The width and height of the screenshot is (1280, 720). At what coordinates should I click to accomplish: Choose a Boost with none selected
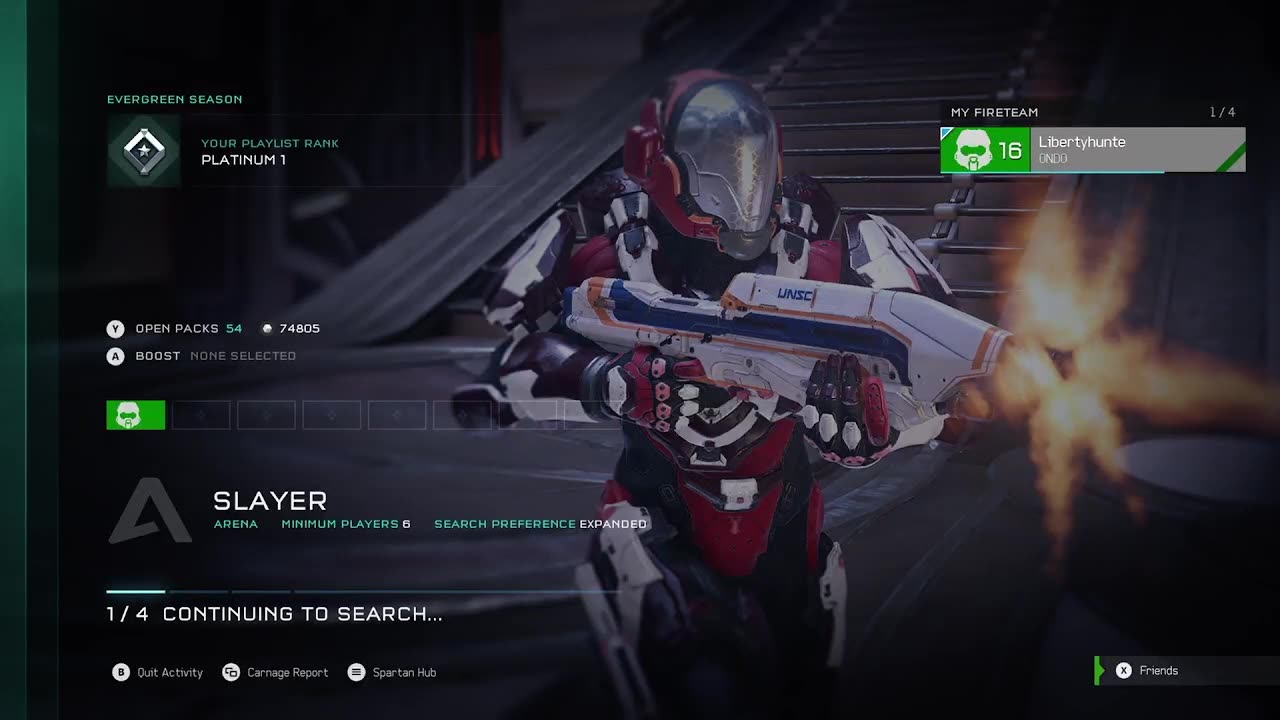click(202, 356)
